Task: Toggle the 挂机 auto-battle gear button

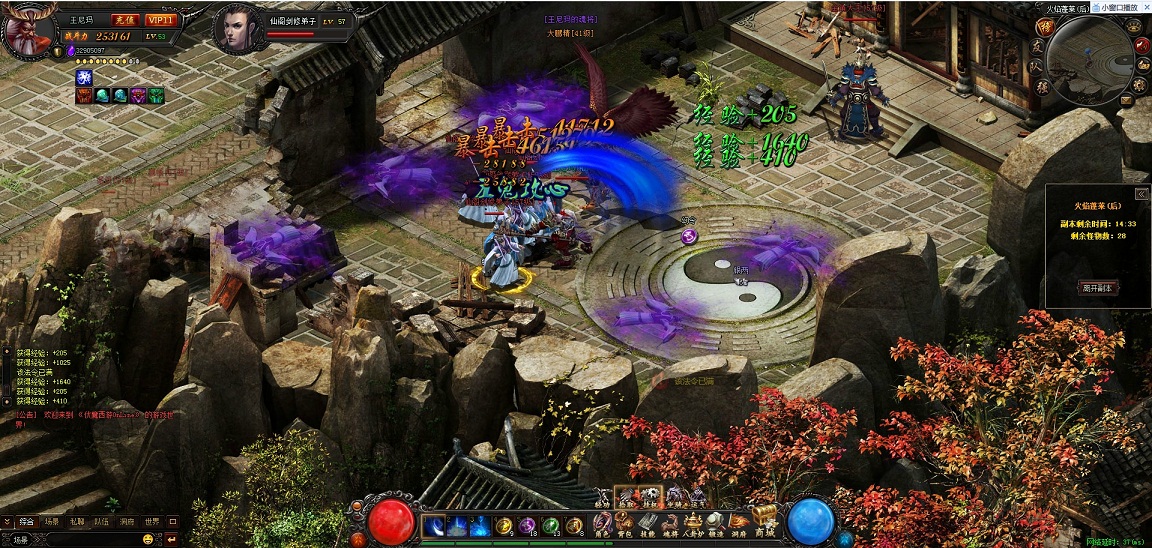Action: [649, 497]
